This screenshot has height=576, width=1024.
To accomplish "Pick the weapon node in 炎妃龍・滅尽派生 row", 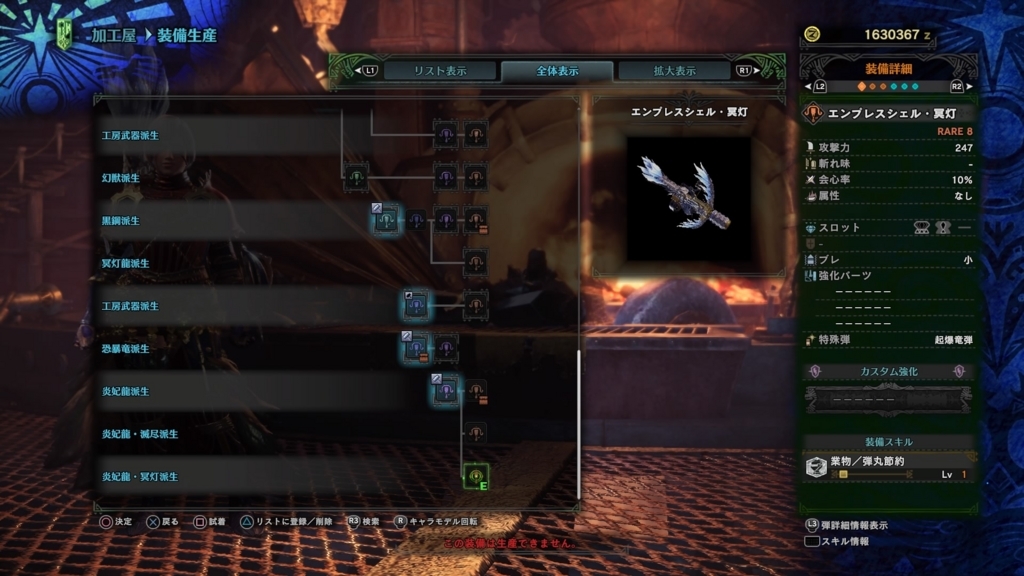I will [x=476, y=433].
